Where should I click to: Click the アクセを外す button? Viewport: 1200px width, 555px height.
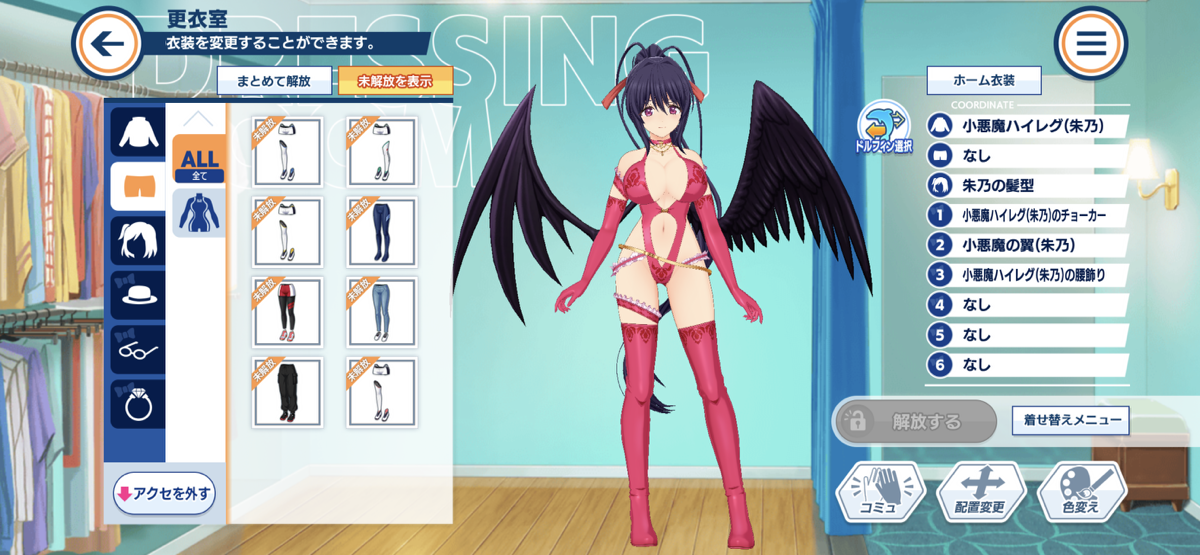click(165, 493)
